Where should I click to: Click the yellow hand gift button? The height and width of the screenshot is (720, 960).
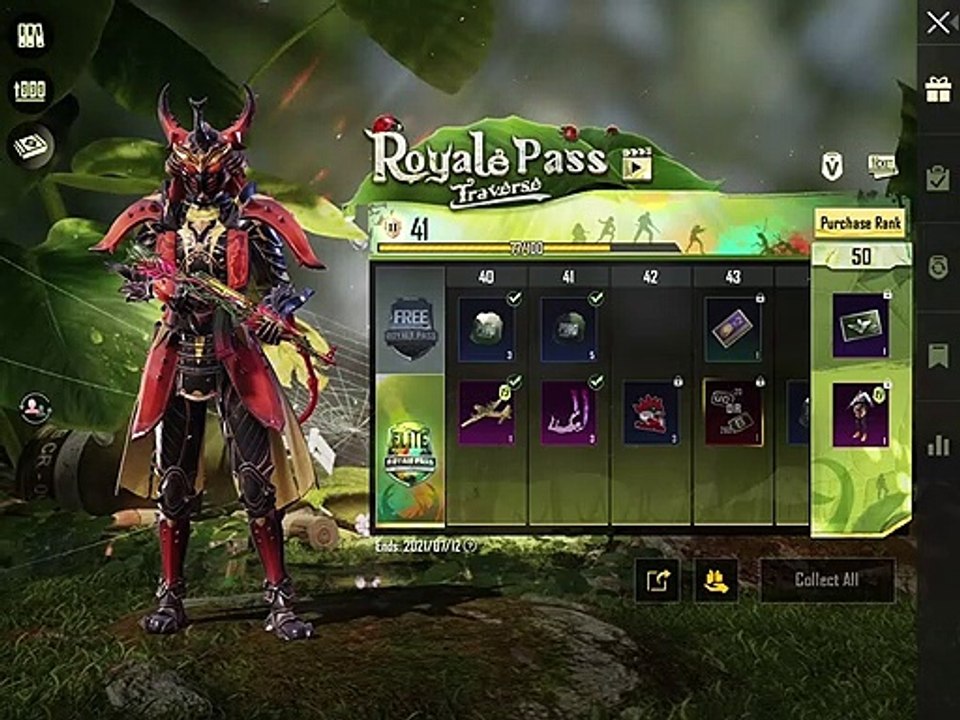[x=716, y=580]
